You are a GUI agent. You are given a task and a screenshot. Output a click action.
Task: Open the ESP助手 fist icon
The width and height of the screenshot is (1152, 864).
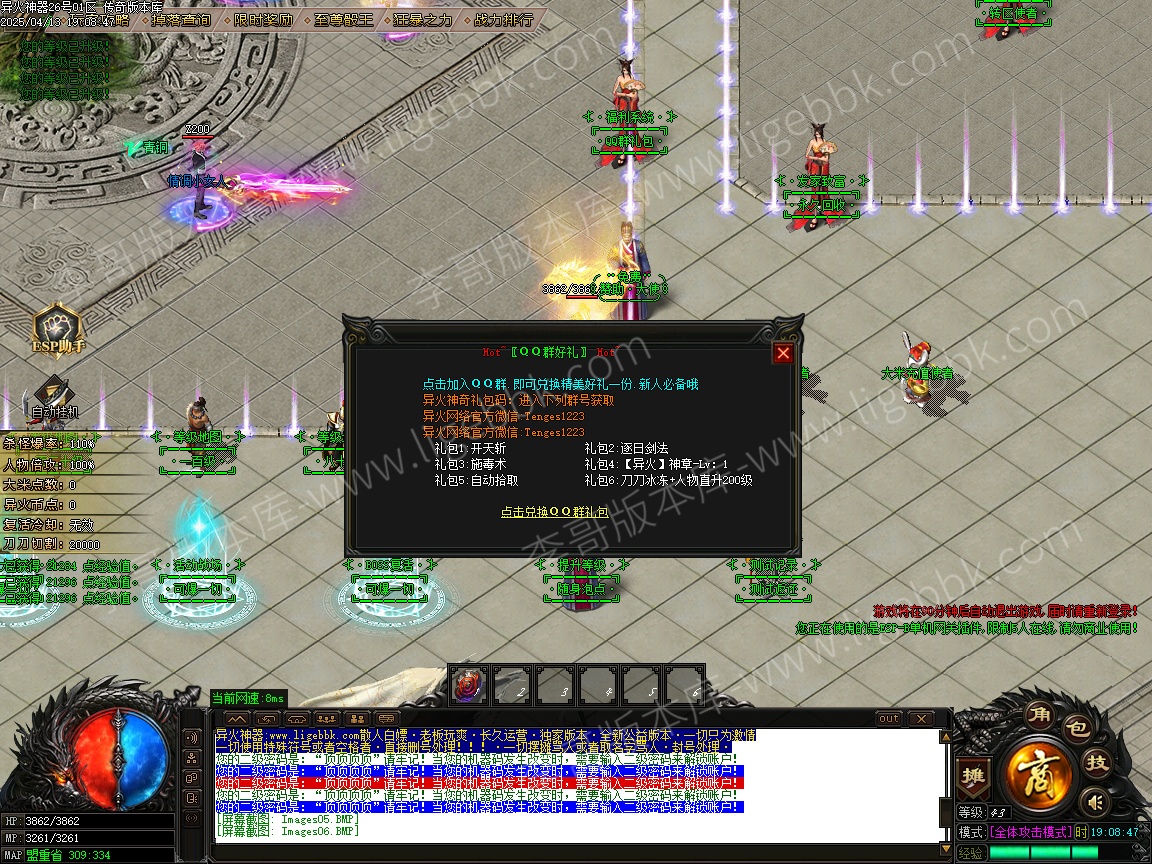pyautogui.click(x=57, y=326)
